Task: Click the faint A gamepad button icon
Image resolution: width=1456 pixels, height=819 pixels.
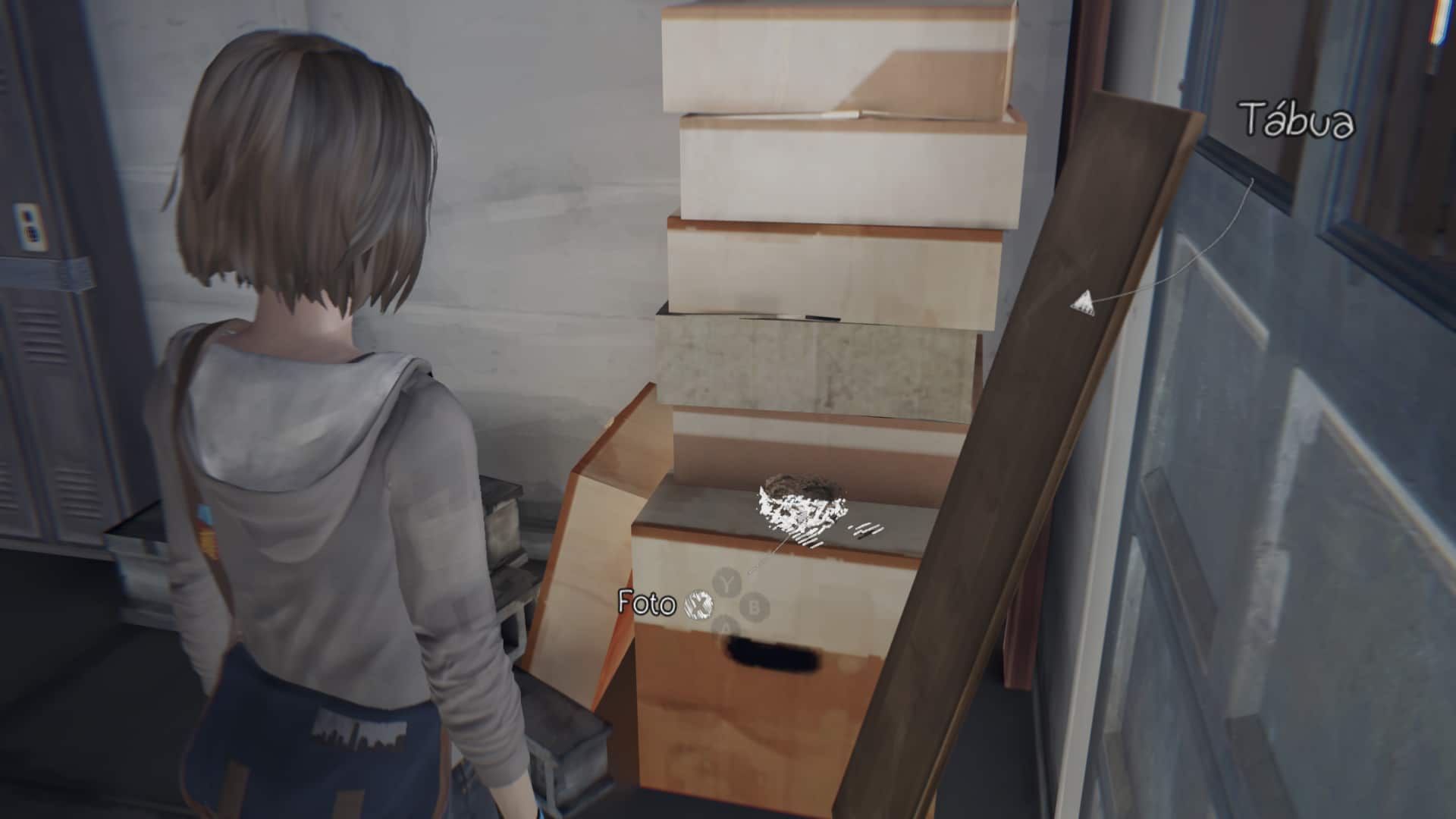Action: (725, 626)
